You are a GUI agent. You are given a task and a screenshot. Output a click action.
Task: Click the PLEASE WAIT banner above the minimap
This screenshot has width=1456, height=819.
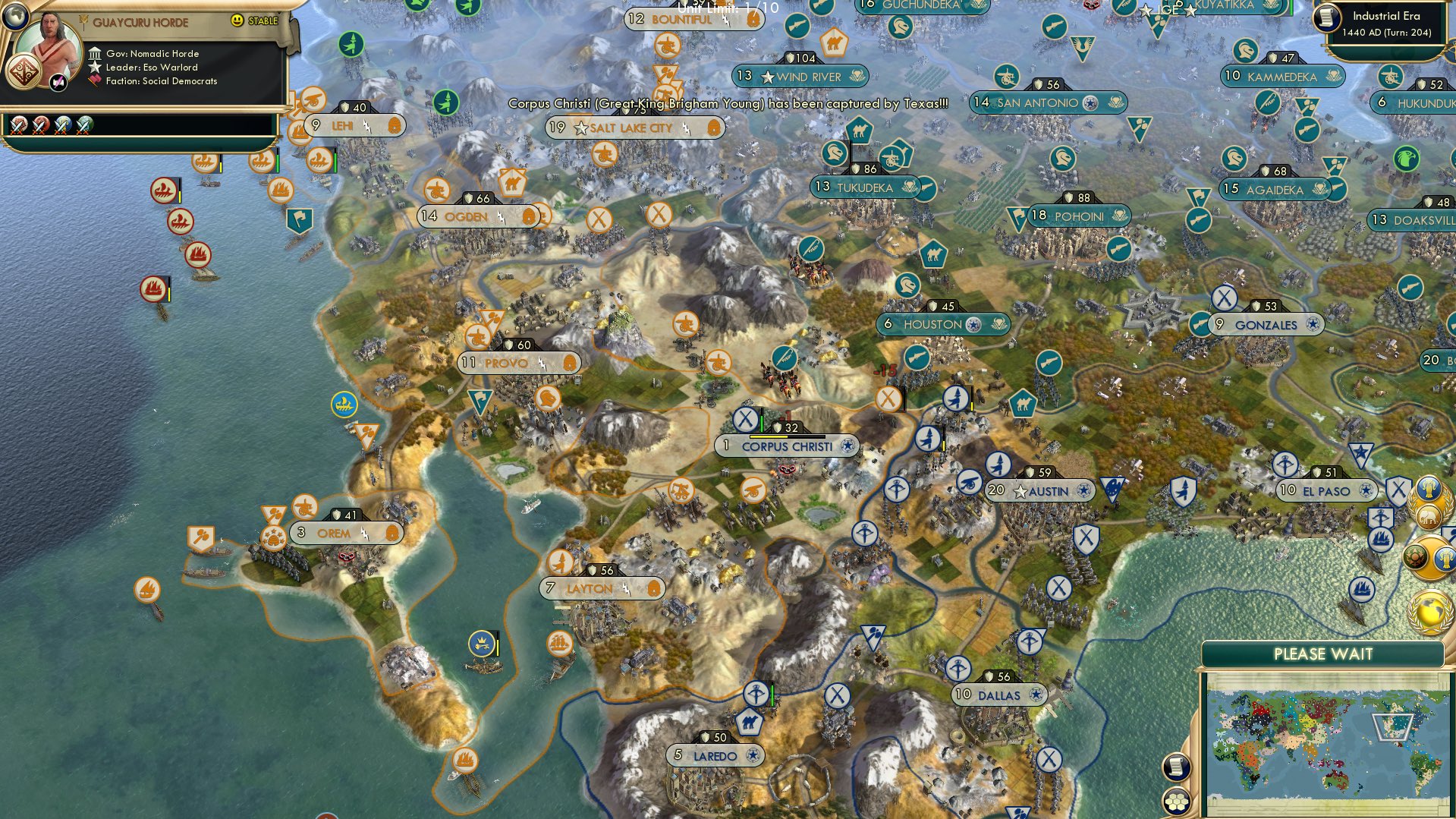pyautogui.click(x=1324, y=654)
